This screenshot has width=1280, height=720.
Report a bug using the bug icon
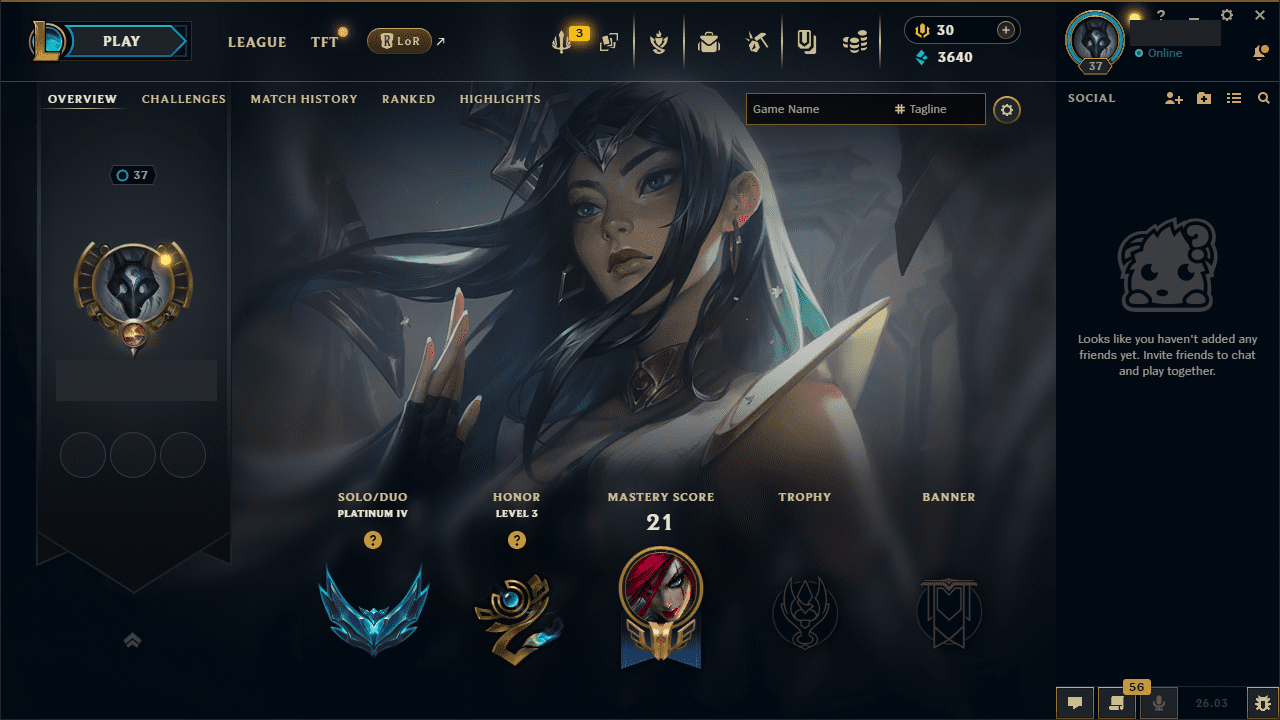point(1261,703)
